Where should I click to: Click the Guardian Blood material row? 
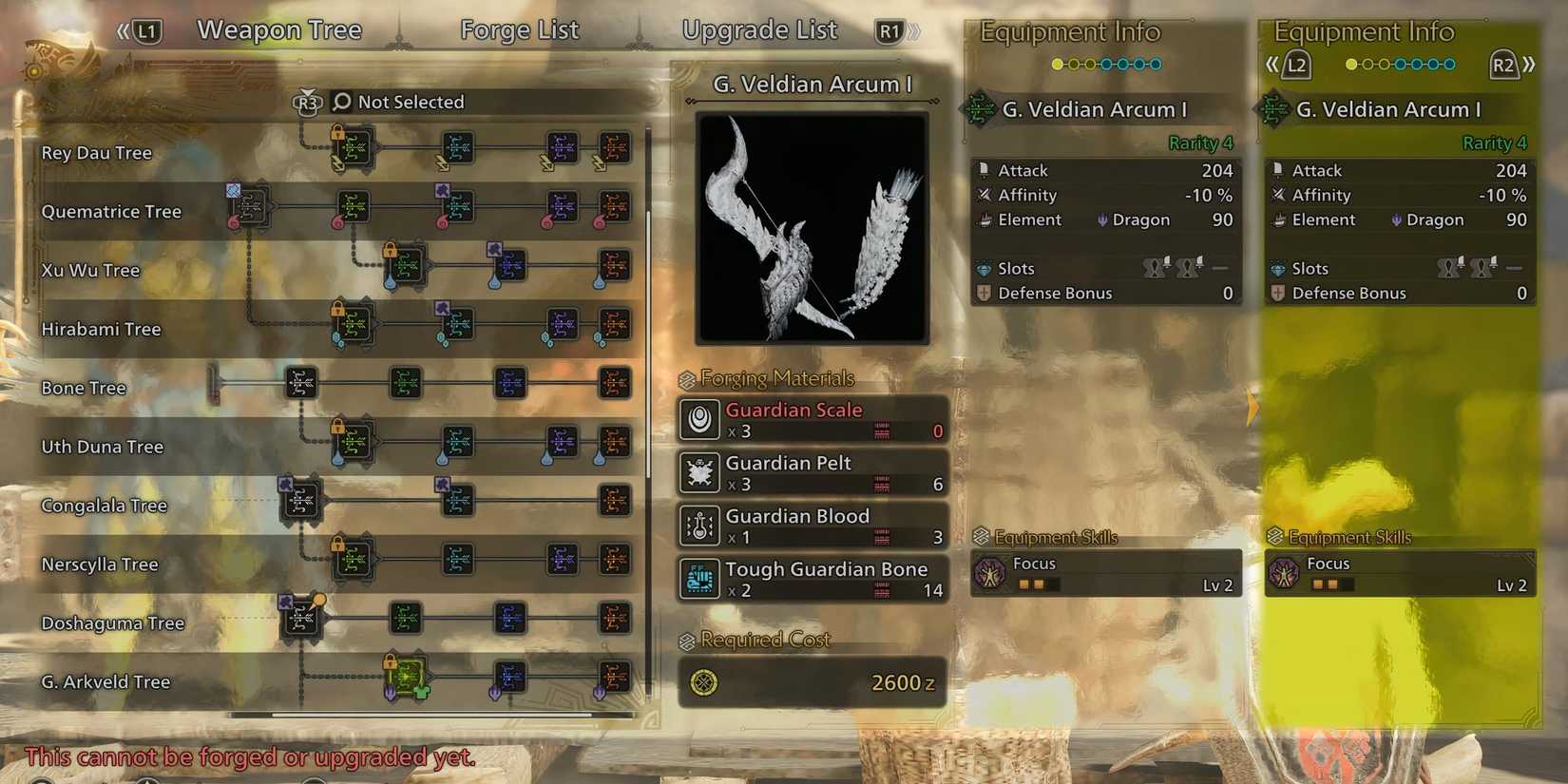coord(812,526)
